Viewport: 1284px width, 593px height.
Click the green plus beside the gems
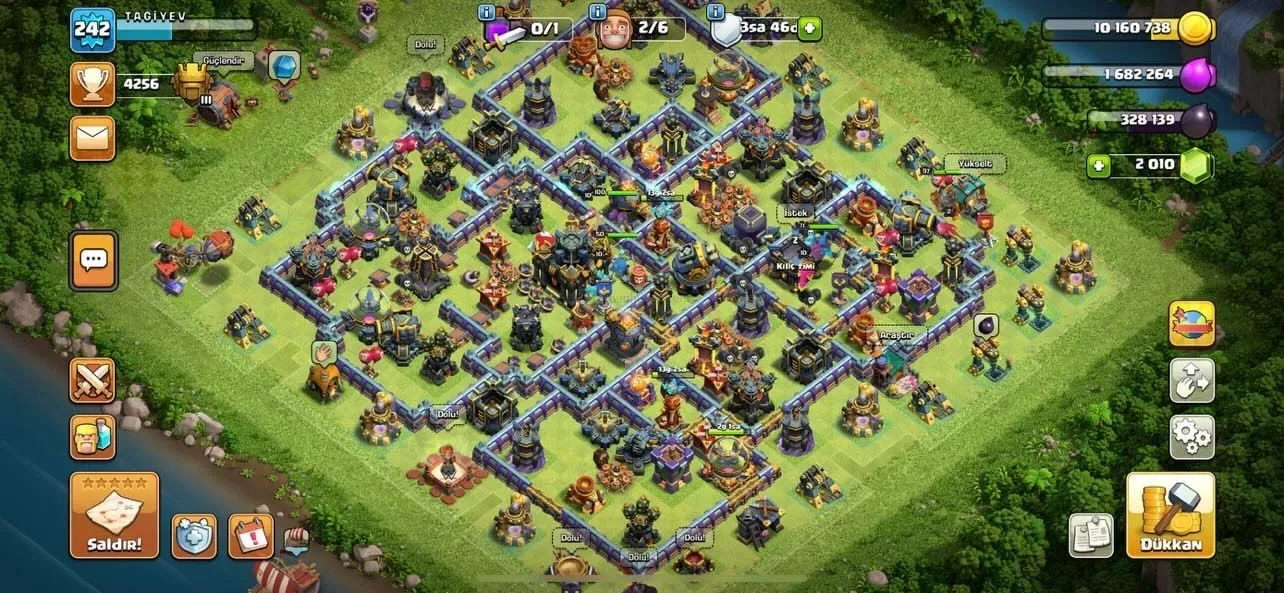pyautogui.click(x=1099, y=165)
